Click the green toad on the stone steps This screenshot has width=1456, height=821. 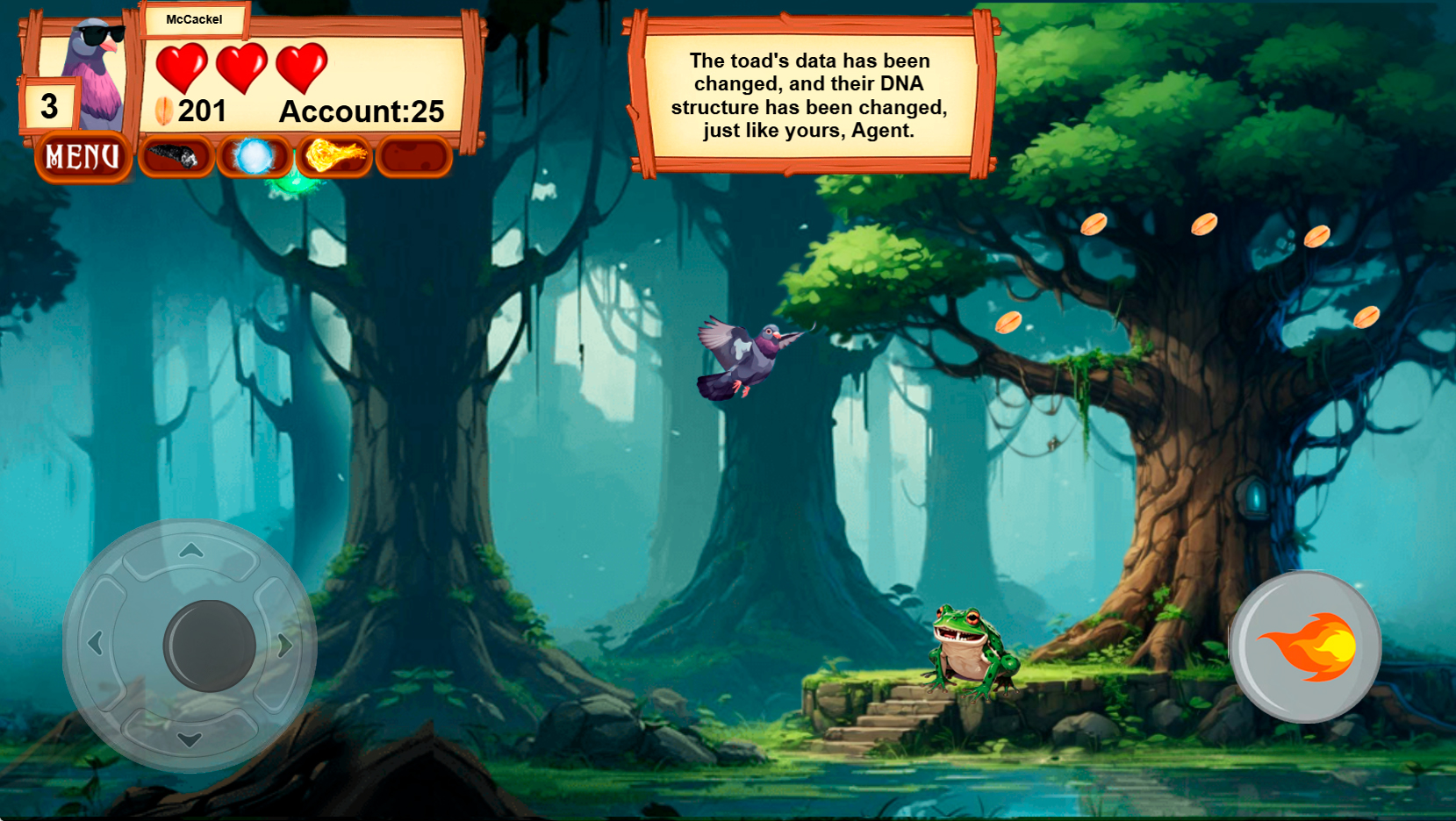[x=968, y=649]
